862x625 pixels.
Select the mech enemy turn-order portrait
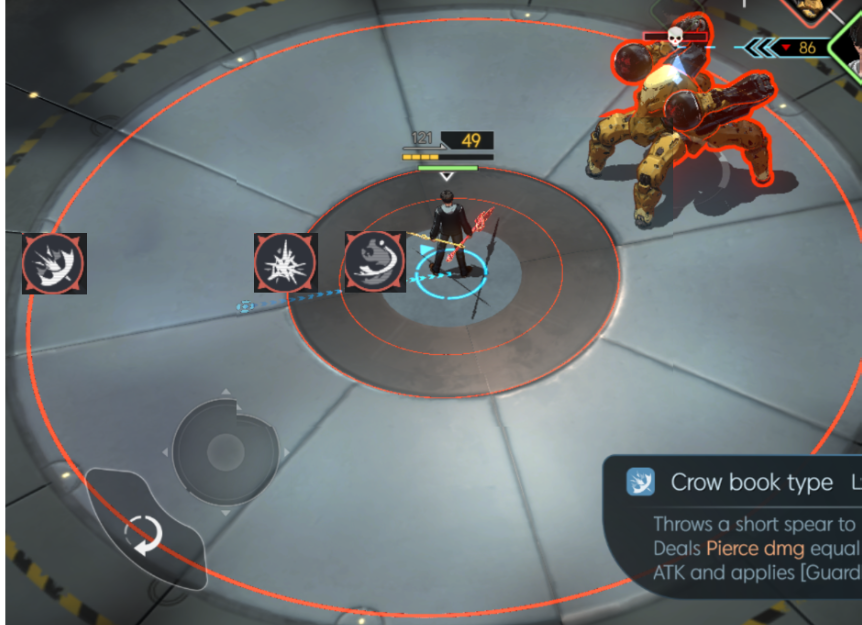808,10
